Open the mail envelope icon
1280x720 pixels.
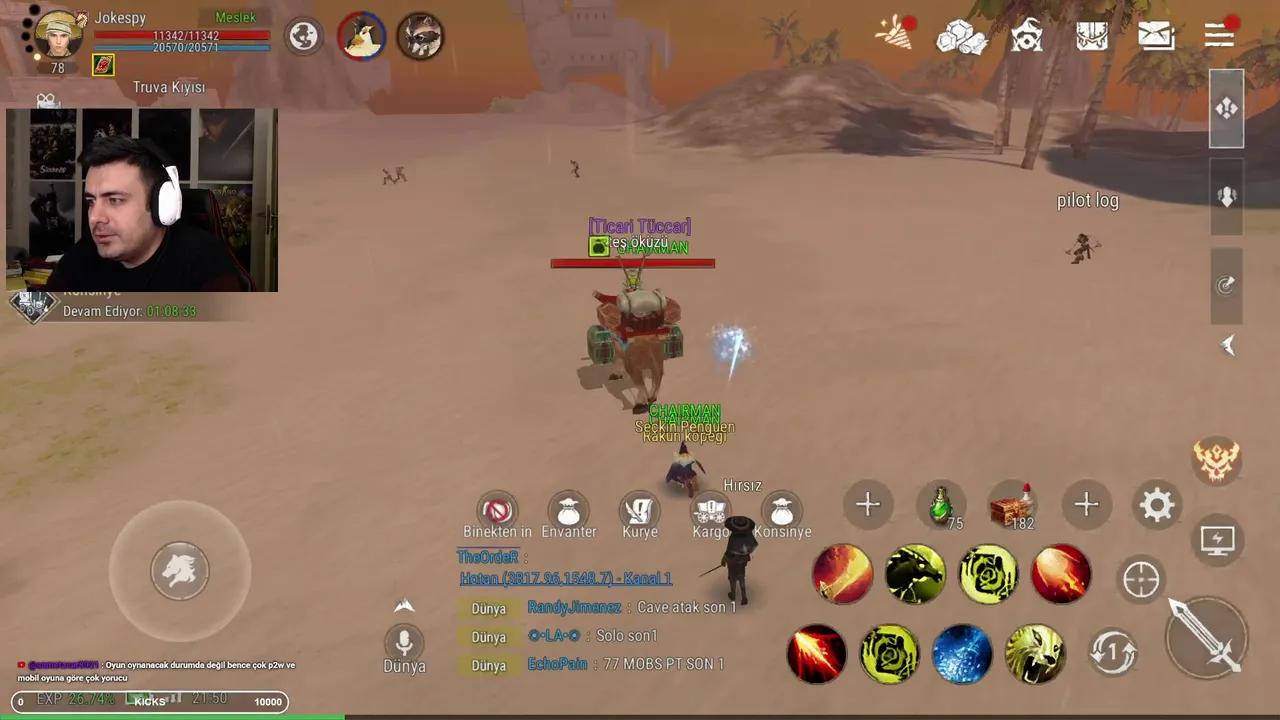pyautogui.click(x=1156, y=35)
